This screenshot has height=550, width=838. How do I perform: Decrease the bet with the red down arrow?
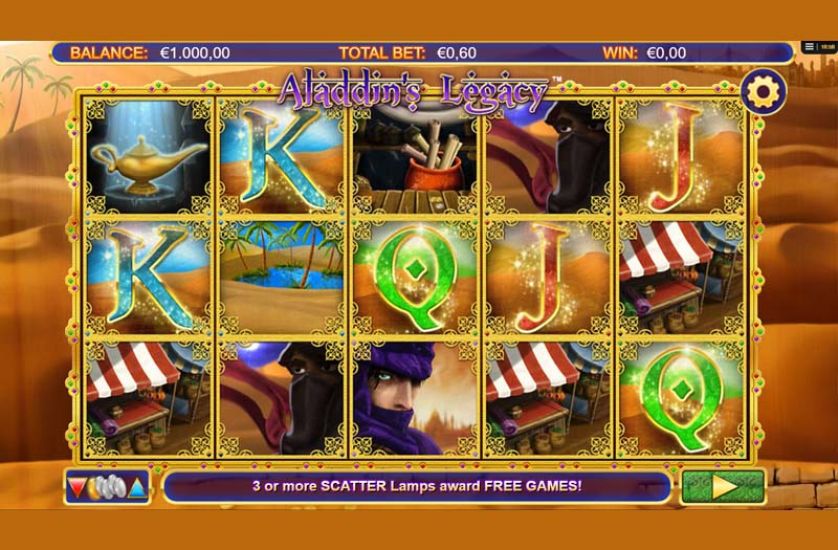[77, 487]
